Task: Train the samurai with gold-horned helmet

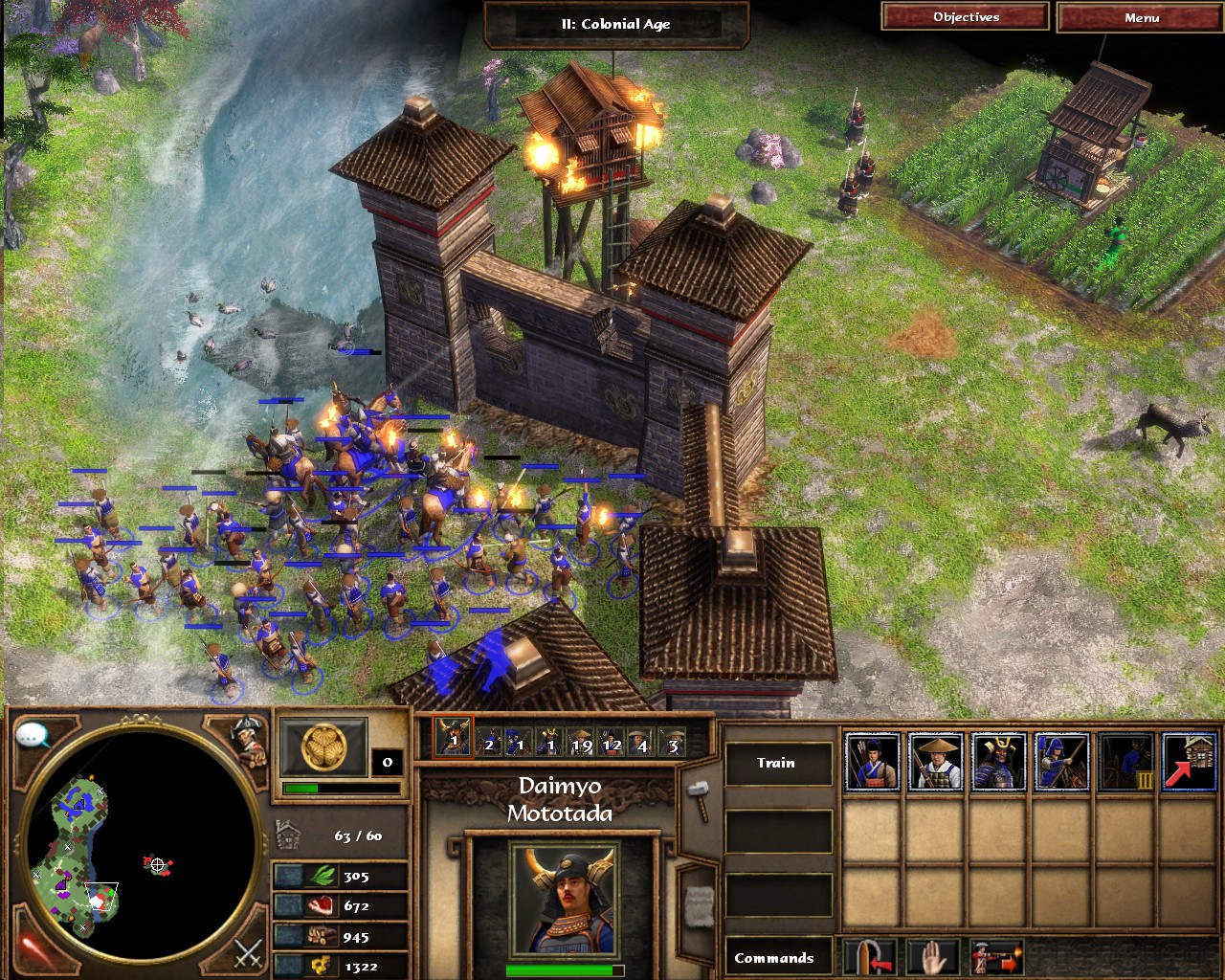Action: 998,762
